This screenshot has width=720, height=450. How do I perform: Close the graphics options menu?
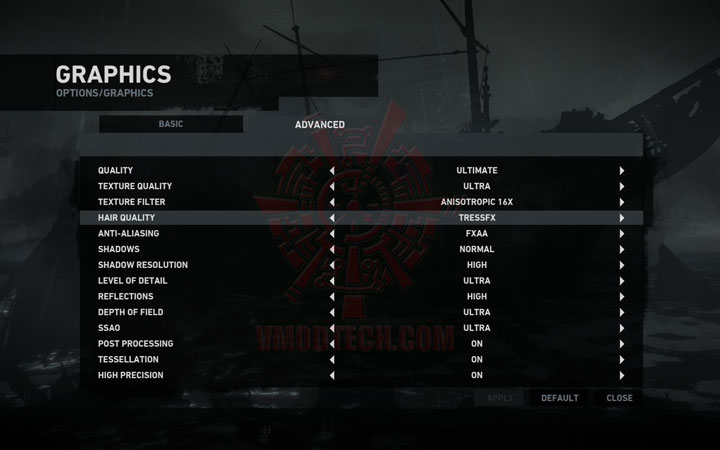pyautogui.click(x=619, y=398)
